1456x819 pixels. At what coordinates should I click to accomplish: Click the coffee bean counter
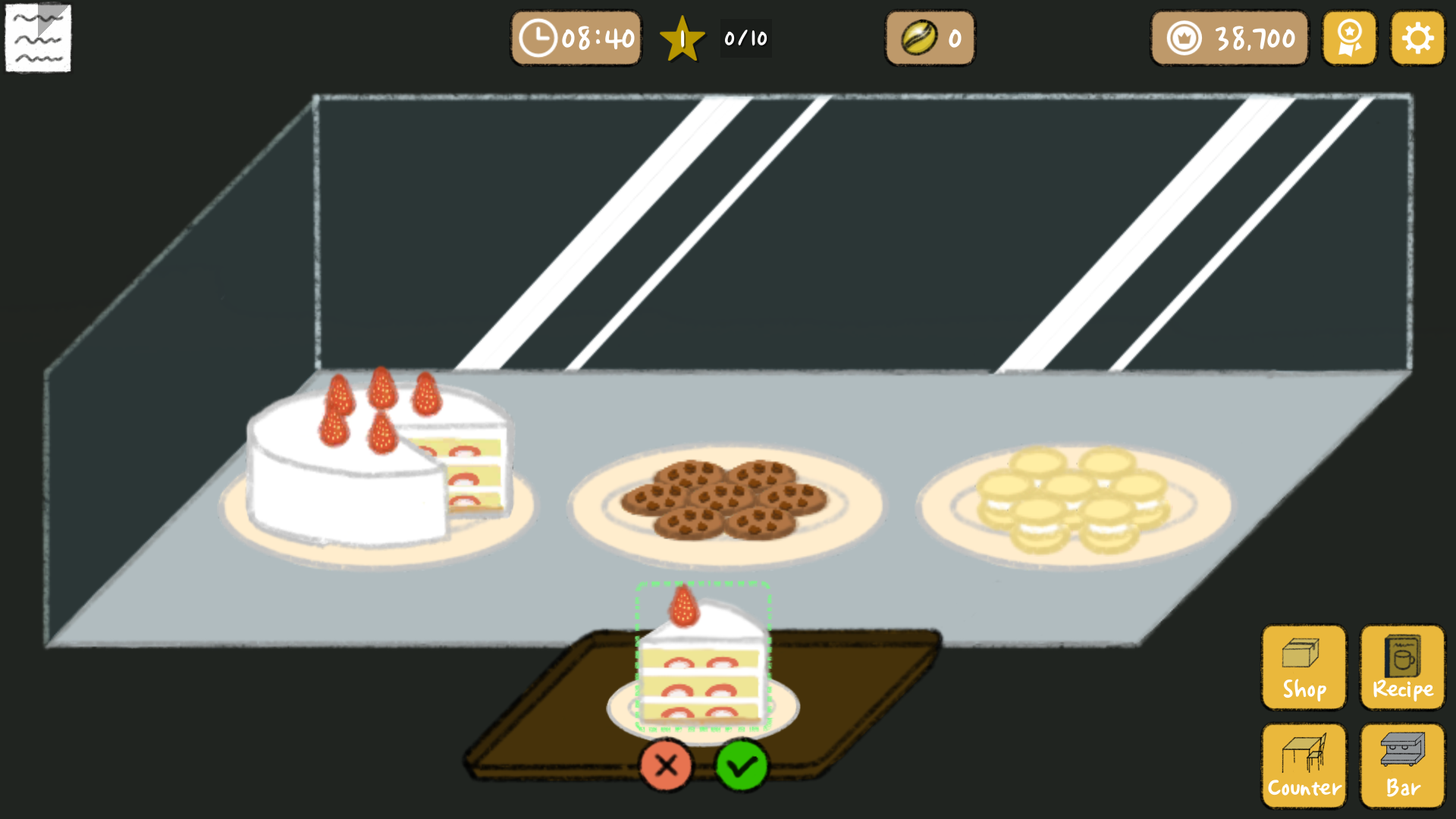pyautogui.click(x=929, y=38)
